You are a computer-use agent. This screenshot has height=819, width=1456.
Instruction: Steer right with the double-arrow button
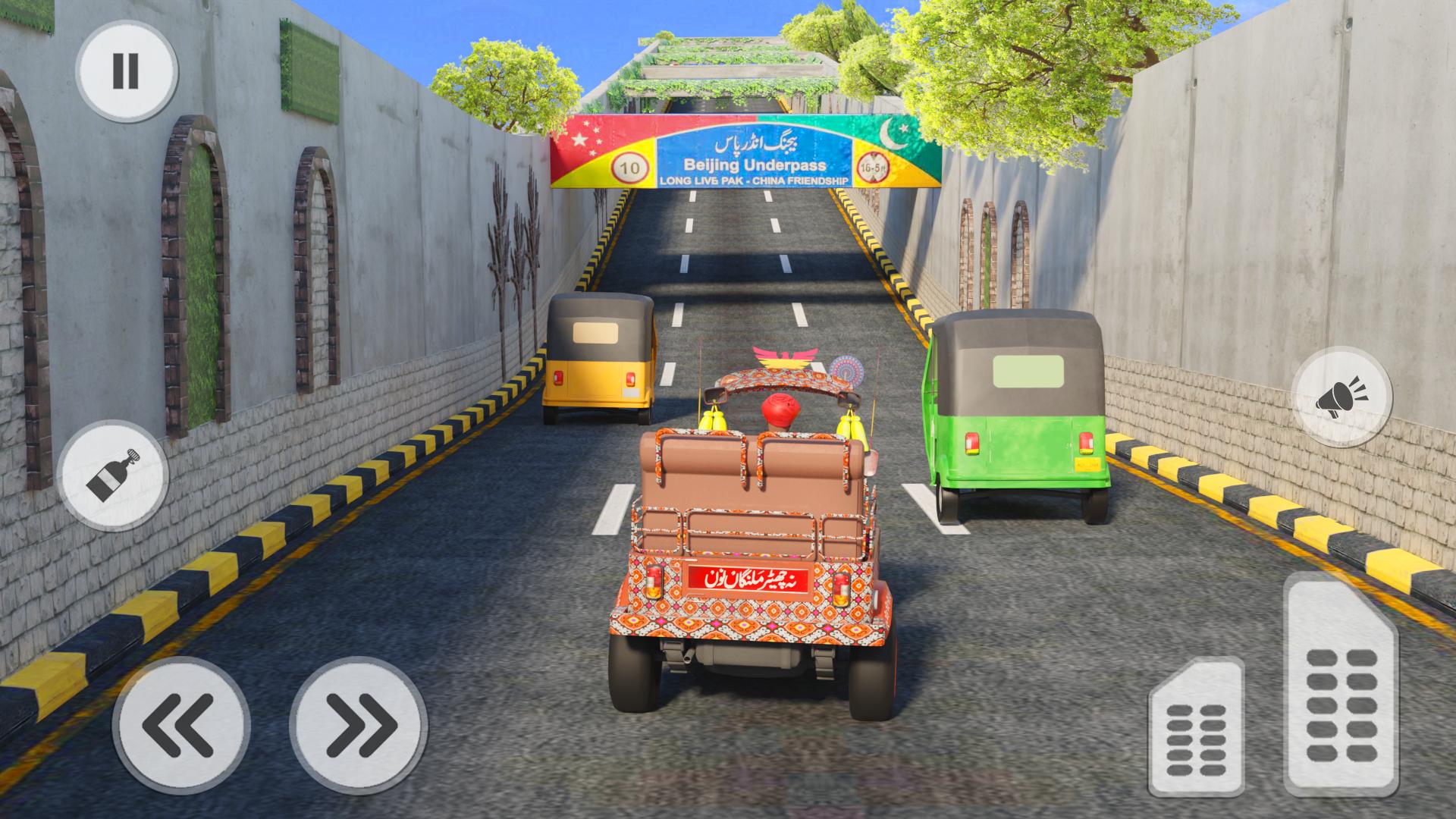click(357, 724)
